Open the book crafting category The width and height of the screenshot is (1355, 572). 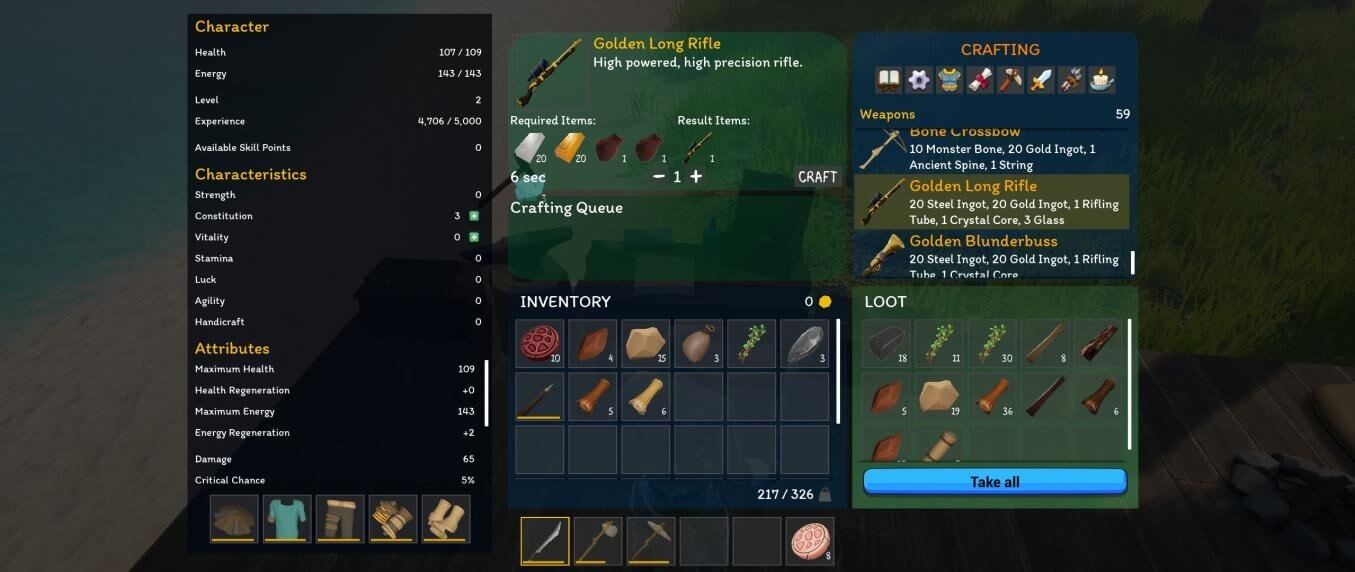click(888, 80)
